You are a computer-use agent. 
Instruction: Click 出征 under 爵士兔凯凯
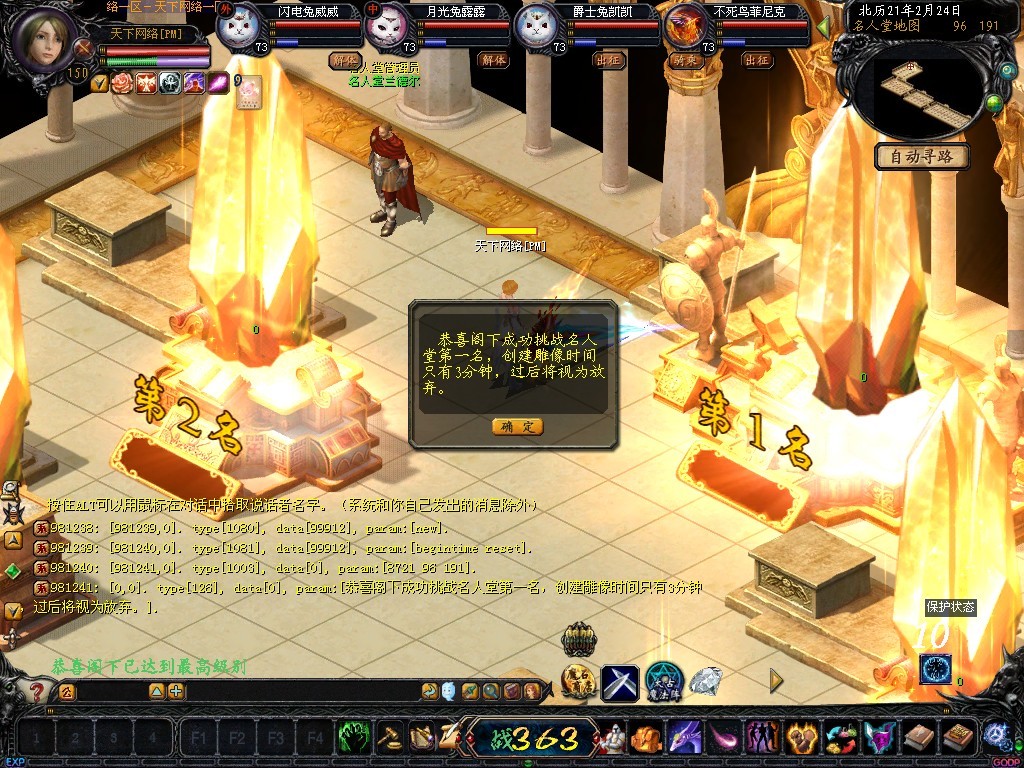click(608, 60)
